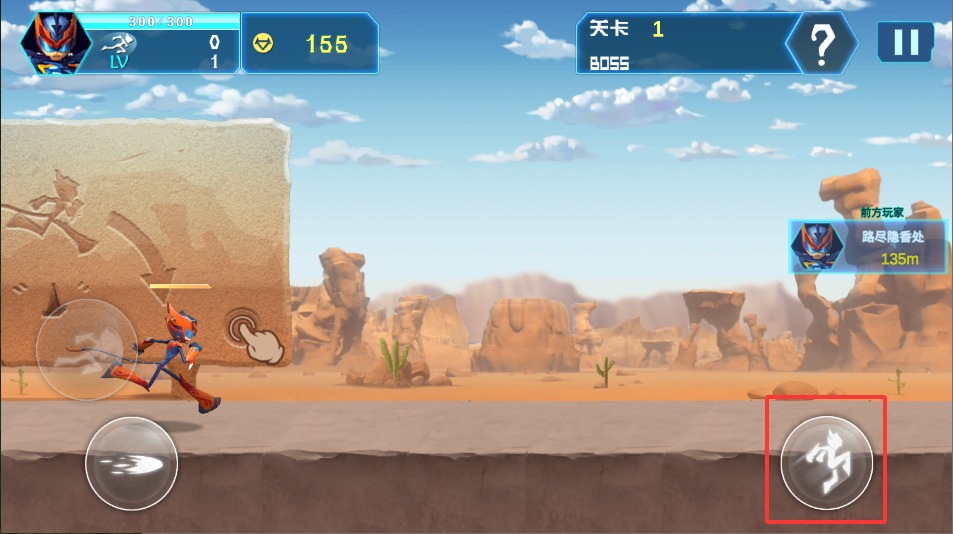Viewport: 953px width, 534px height.
Task: Open the question mark help button
Action: [x=821, y=43]
